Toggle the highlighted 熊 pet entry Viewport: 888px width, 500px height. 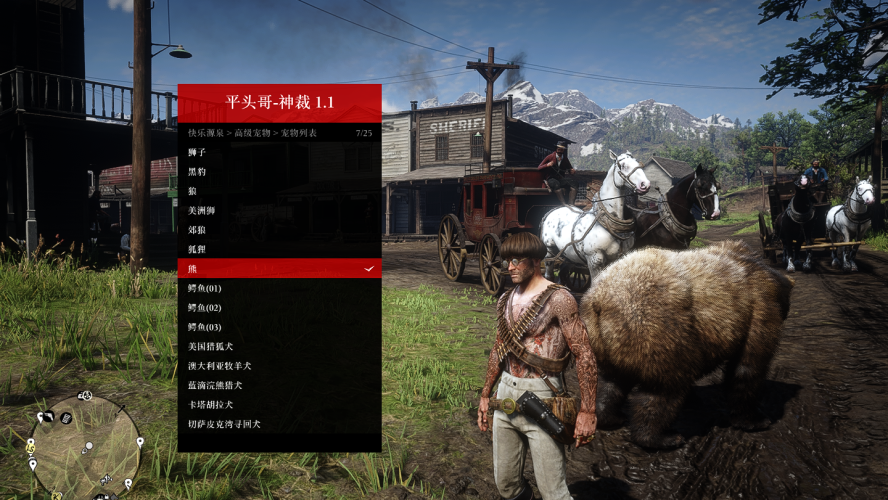point(279,268)
